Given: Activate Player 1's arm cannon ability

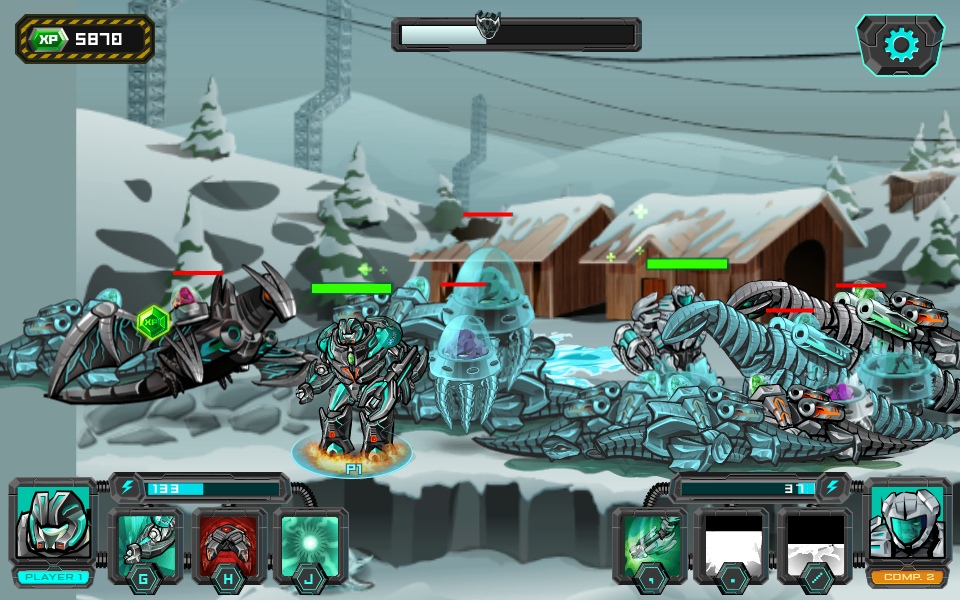Looking at the screenshot, I should coord(146,542).
